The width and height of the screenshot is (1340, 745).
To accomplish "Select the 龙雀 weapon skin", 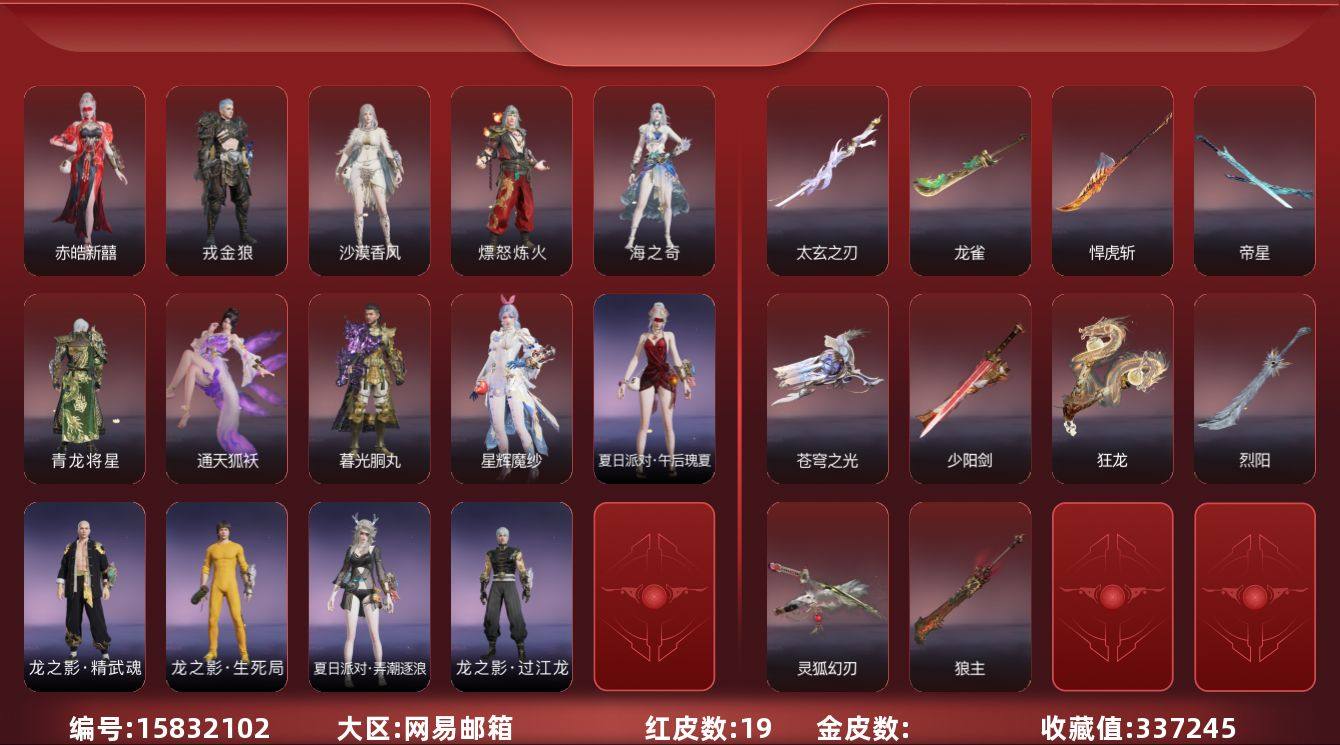I will pos(967,178).
